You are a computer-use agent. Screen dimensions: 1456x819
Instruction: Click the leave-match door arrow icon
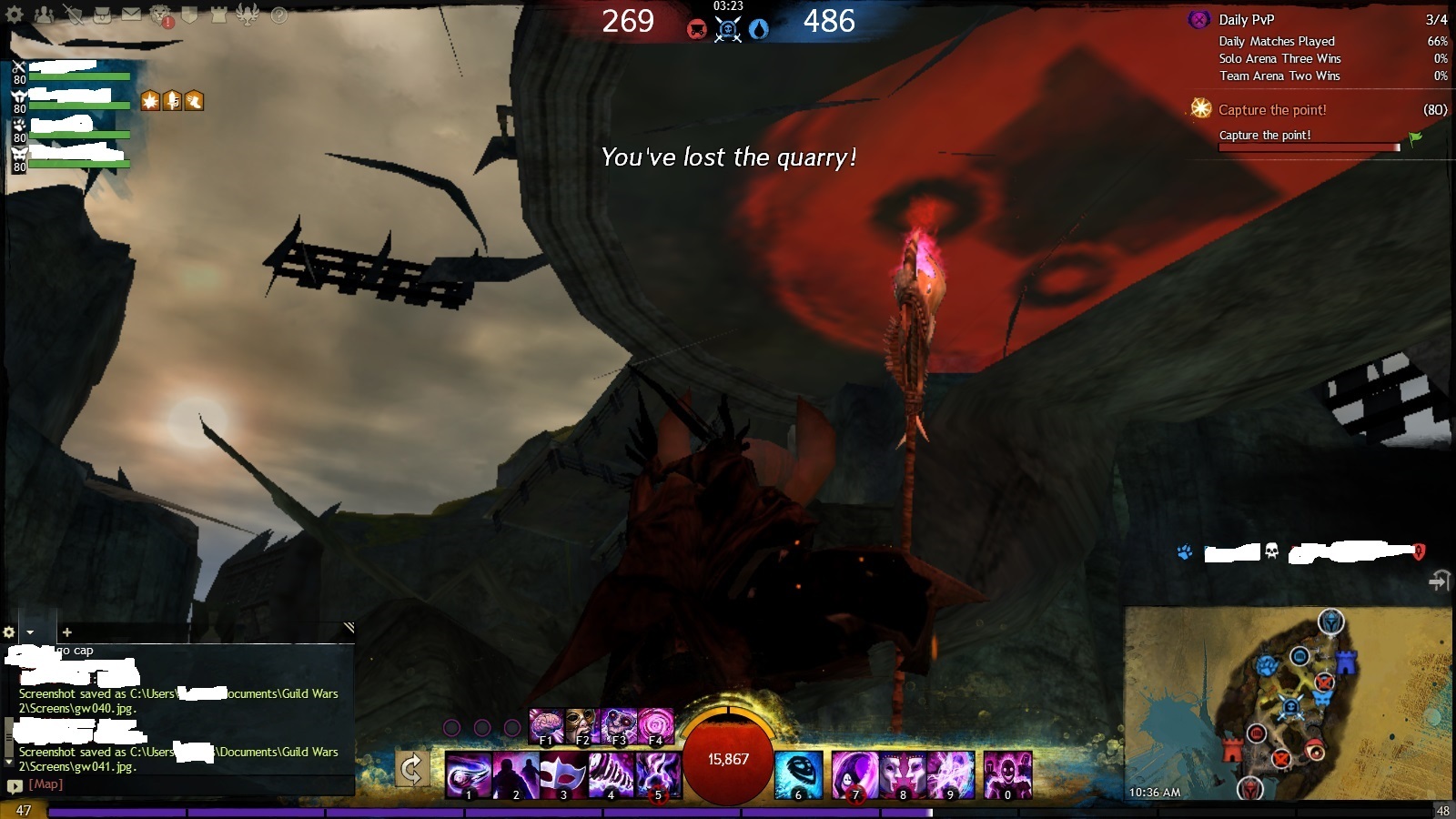[x=1438, y=581]
